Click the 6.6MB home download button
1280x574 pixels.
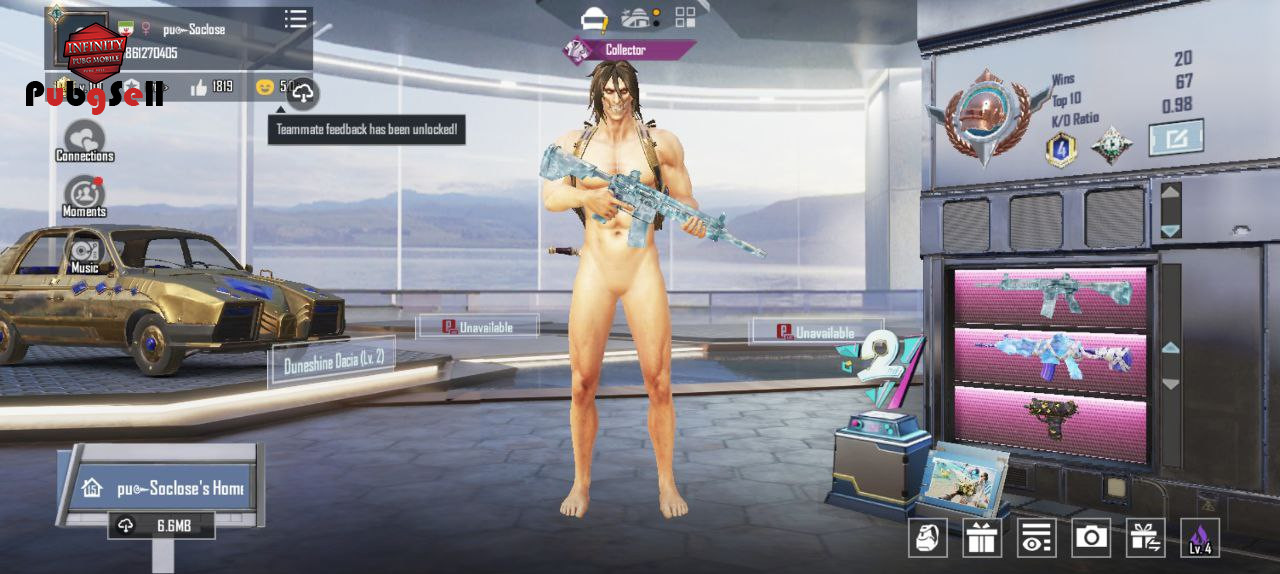click(x=162, y=525)
